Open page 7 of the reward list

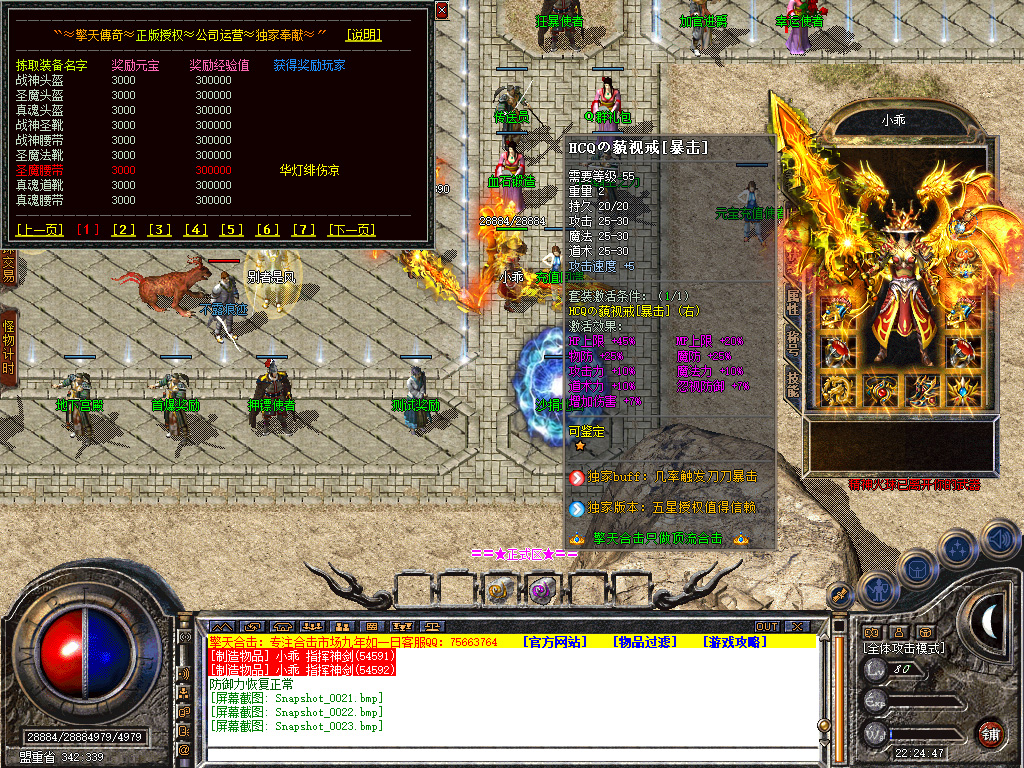point(304,230)
